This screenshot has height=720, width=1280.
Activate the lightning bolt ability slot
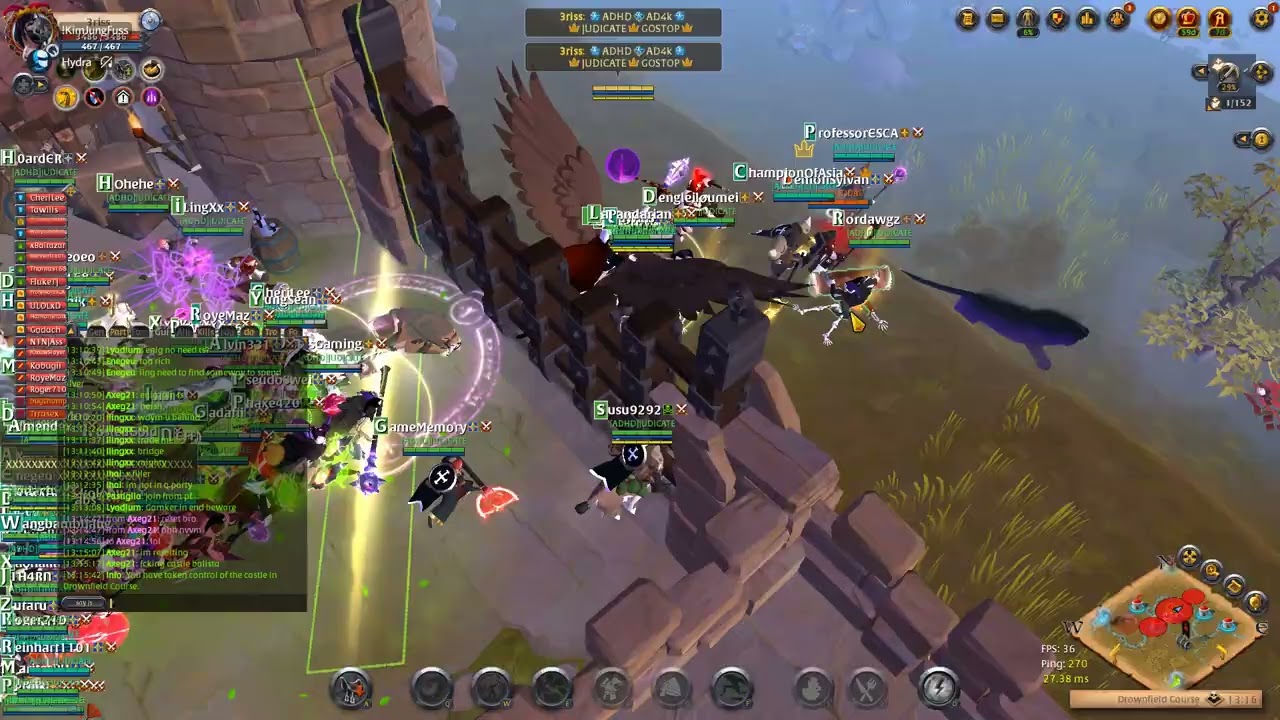(938, 688)
